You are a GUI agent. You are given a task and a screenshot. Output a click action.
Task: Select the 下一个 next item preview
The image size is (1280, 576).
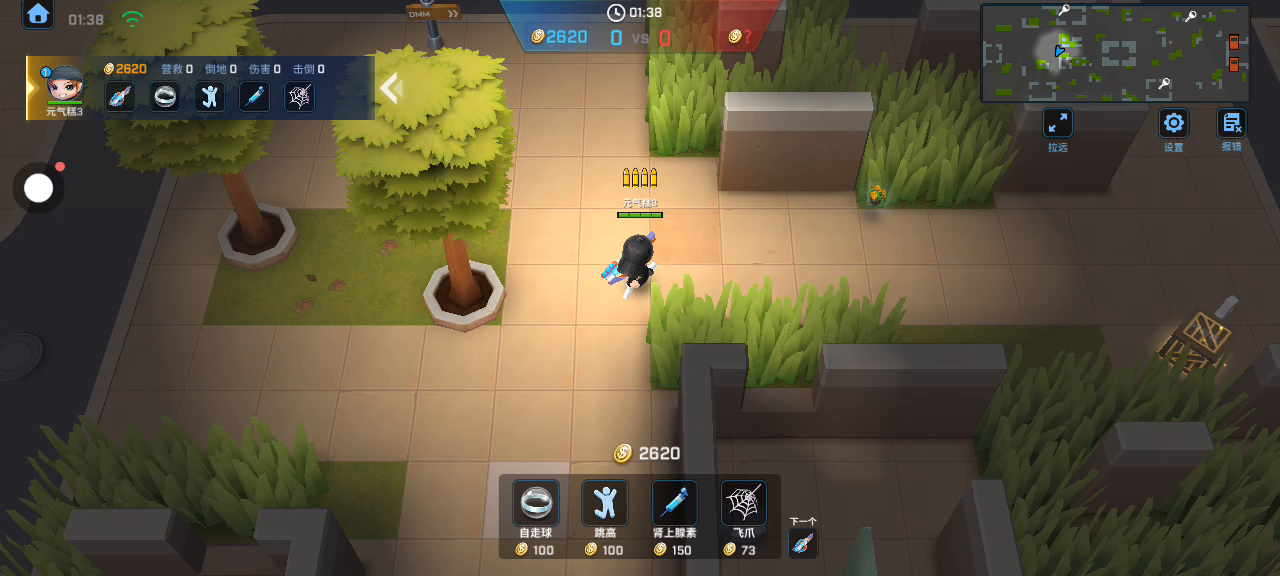(802, 543)
